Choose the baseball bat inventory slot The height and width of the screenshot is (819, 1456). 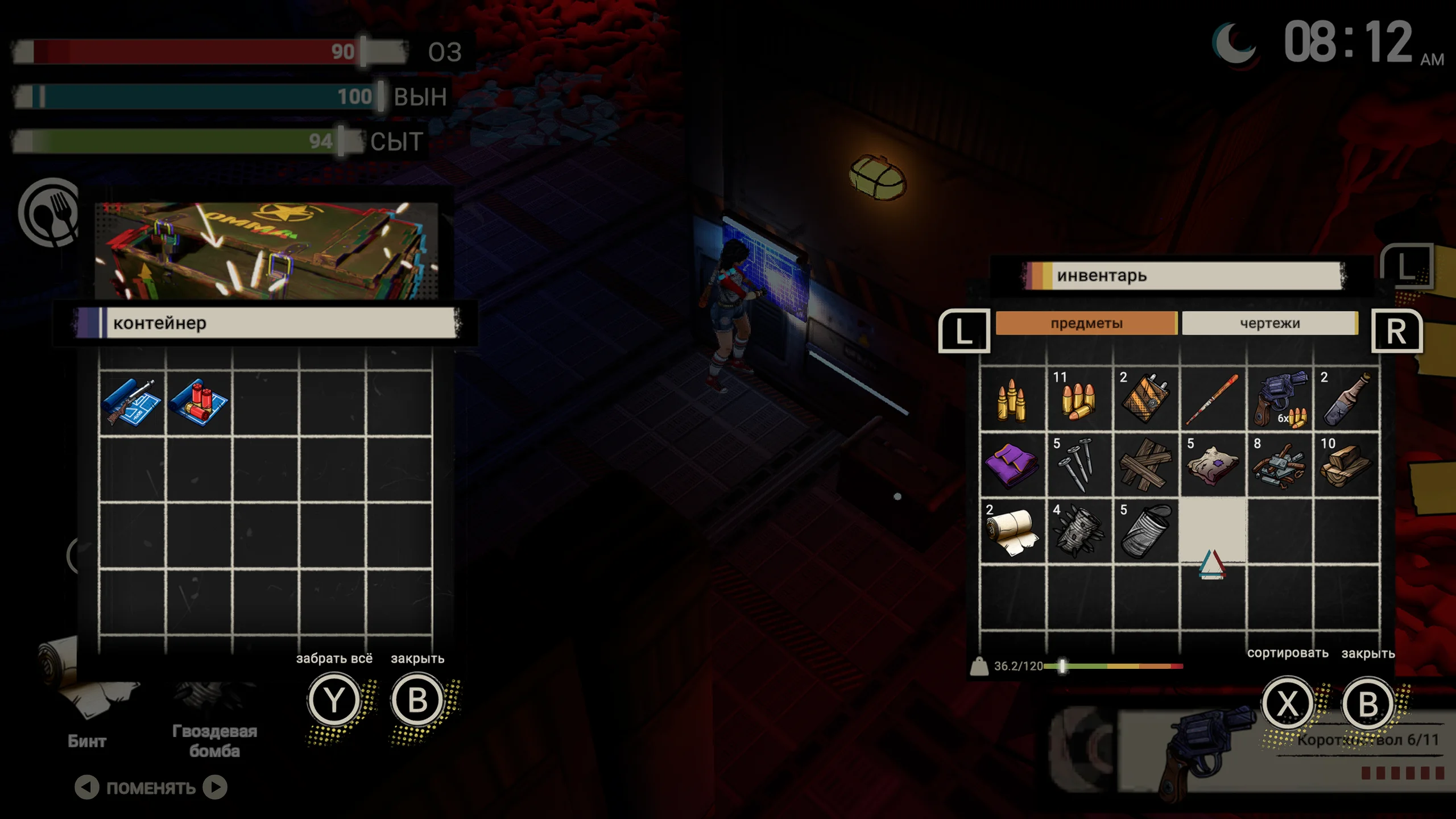click(1213, 398)
